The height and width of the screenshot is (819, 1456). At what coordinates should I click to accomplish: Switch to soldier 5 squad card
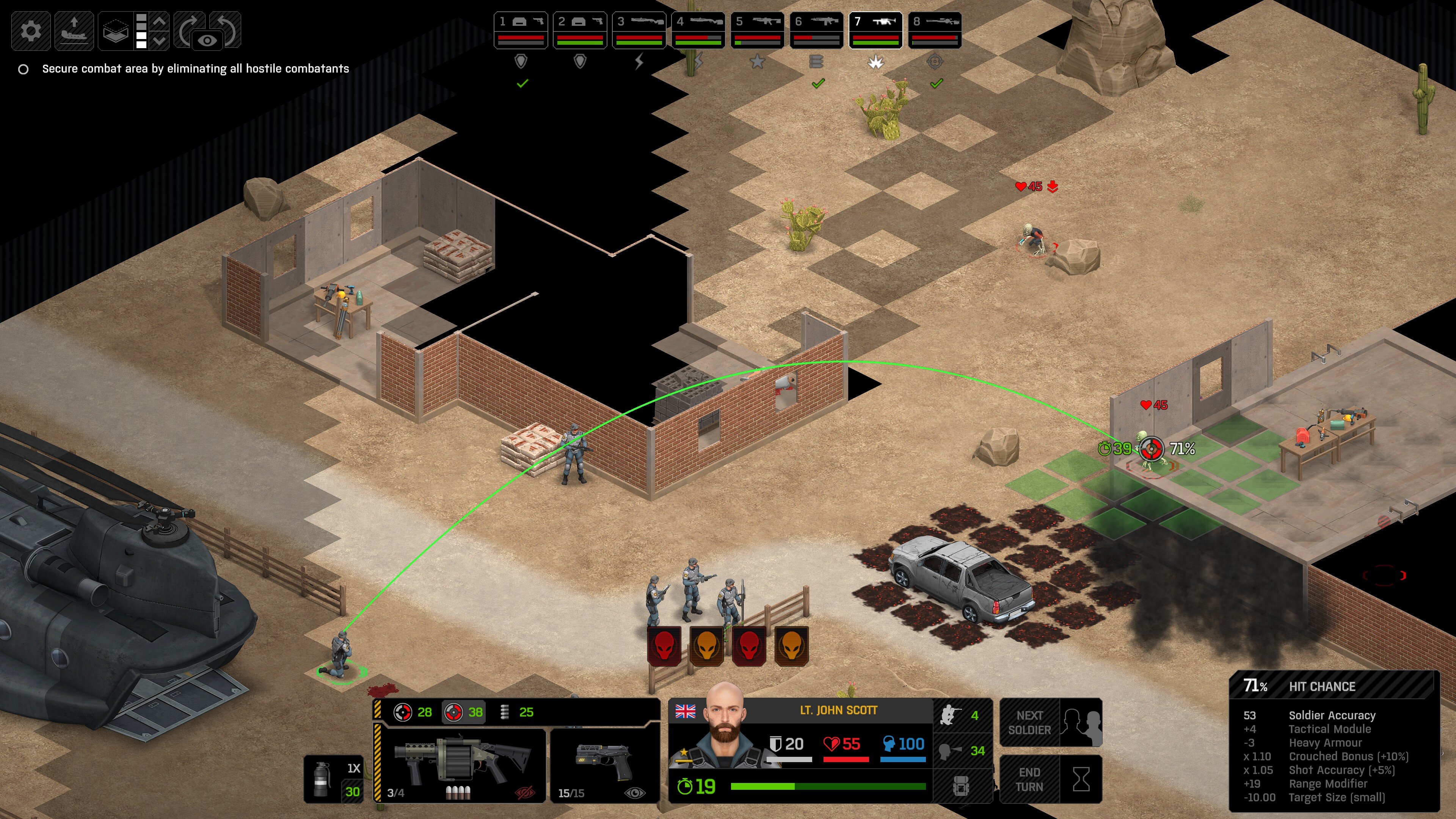click(757, 30)
